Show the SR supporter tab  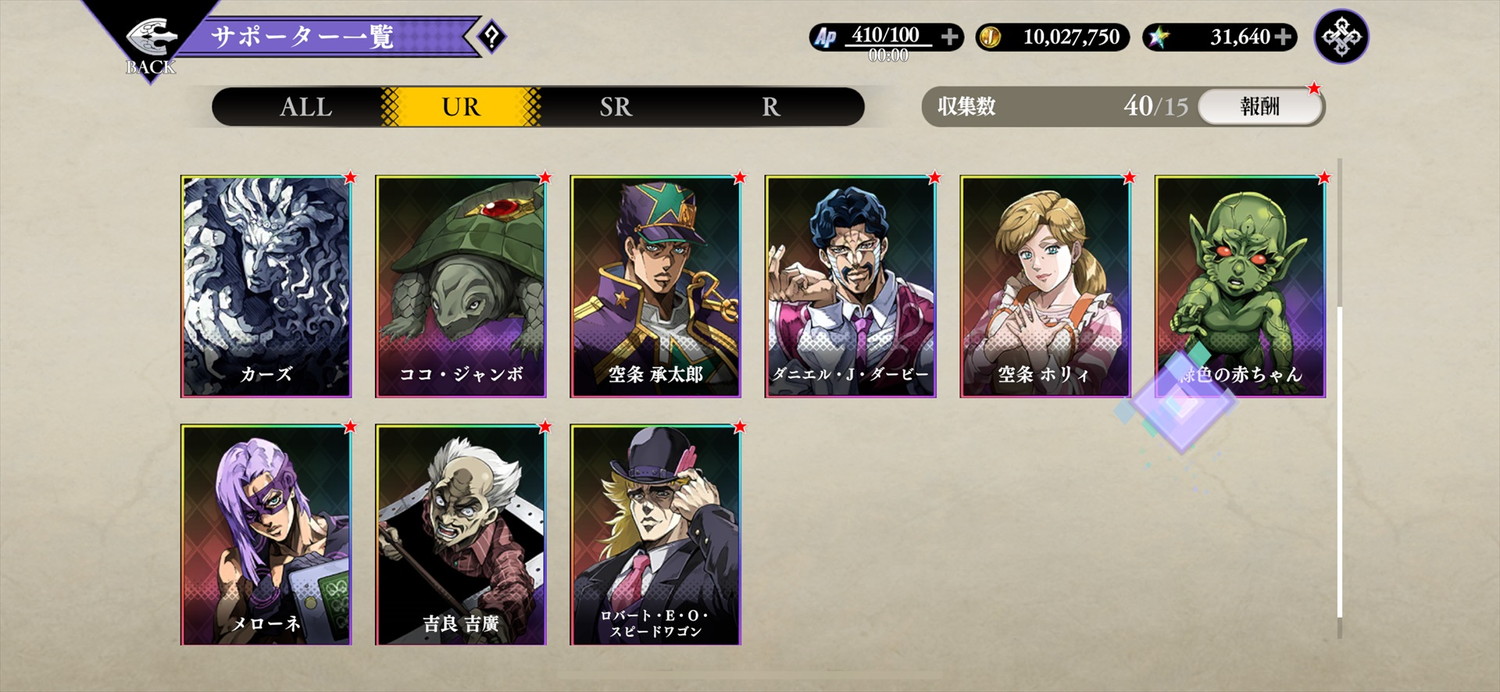(616, 107)
